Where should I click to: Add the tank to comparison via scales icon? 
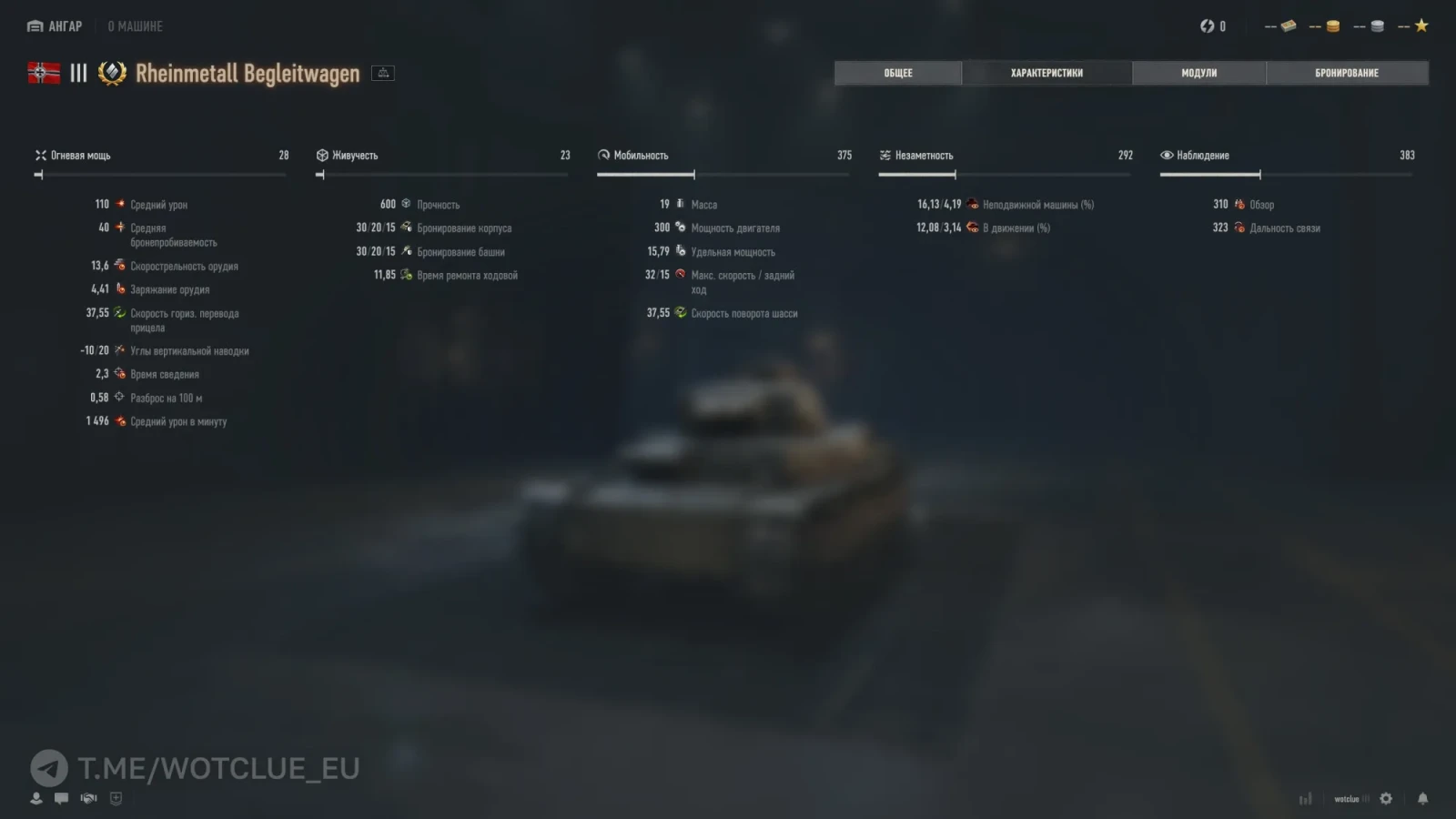pyautogui.click(x=383, y=73)
